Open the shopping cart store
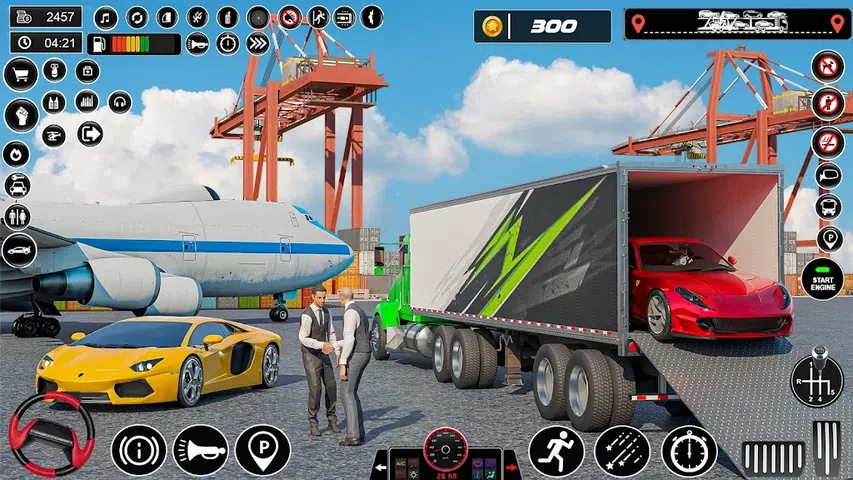Image resolution: width=853 pixels, height=480 pixels. pos(20,73)
